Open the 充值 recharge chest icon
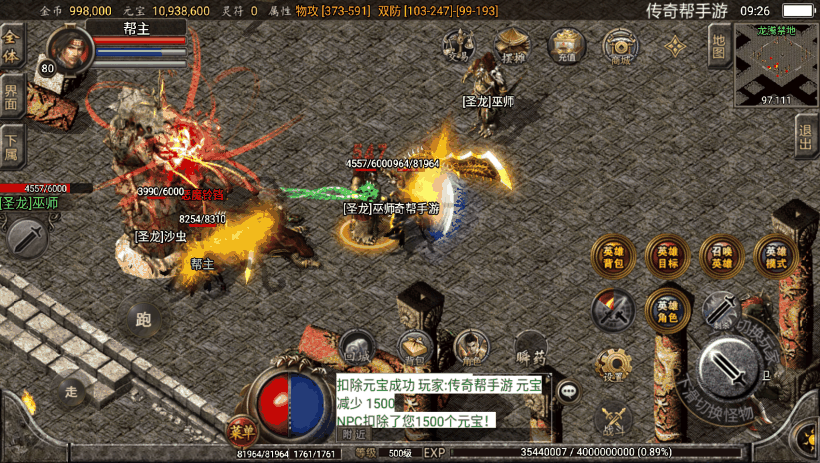The image size is (820, 463). [x=567, y=45]
